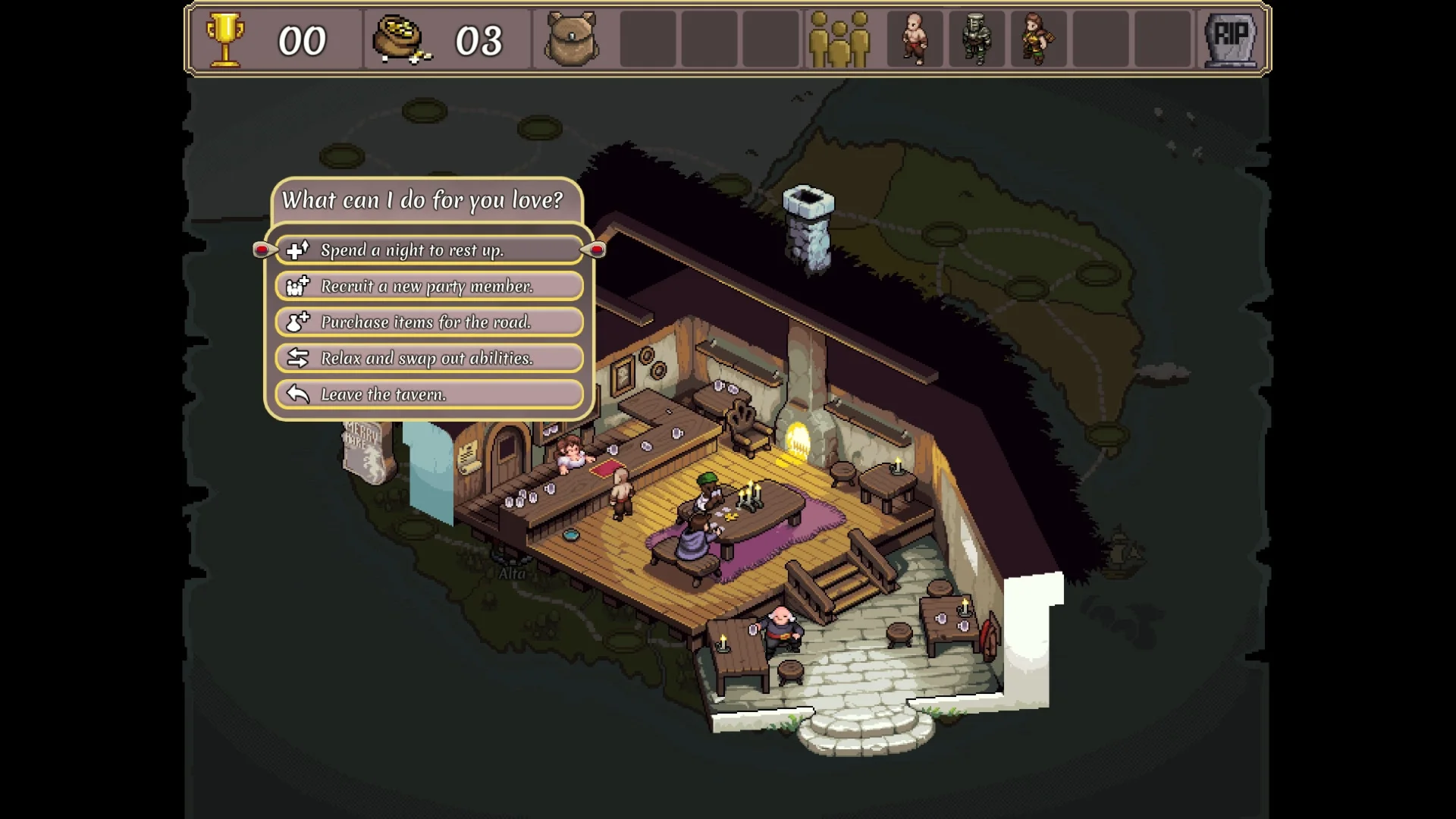Select the brown-haired archer party member
Image resolution: width=1456 pixels, height=819 pixels.
pos(1037,39)
